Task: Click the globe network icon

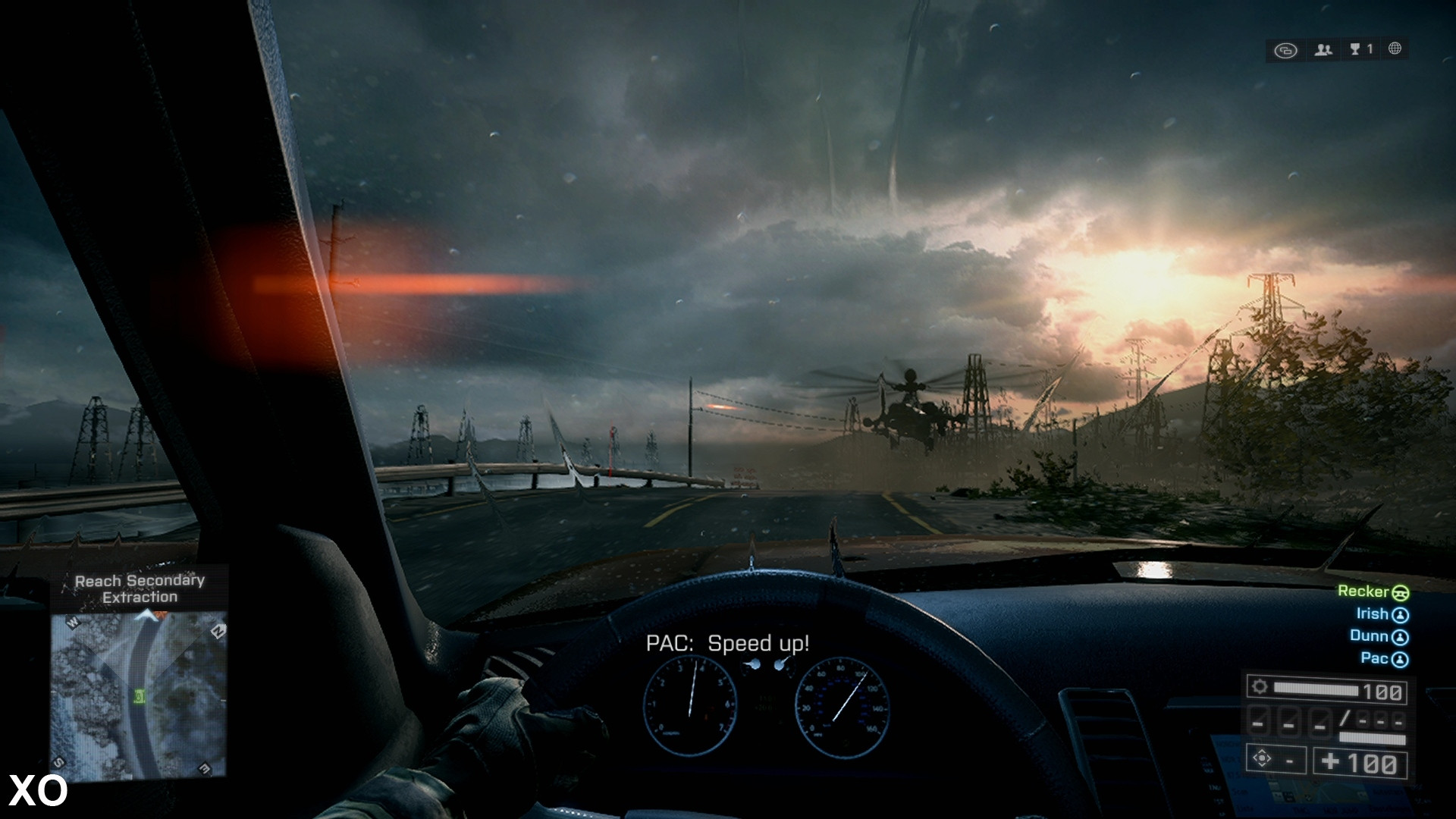Action: click(x=1395, y=49)
